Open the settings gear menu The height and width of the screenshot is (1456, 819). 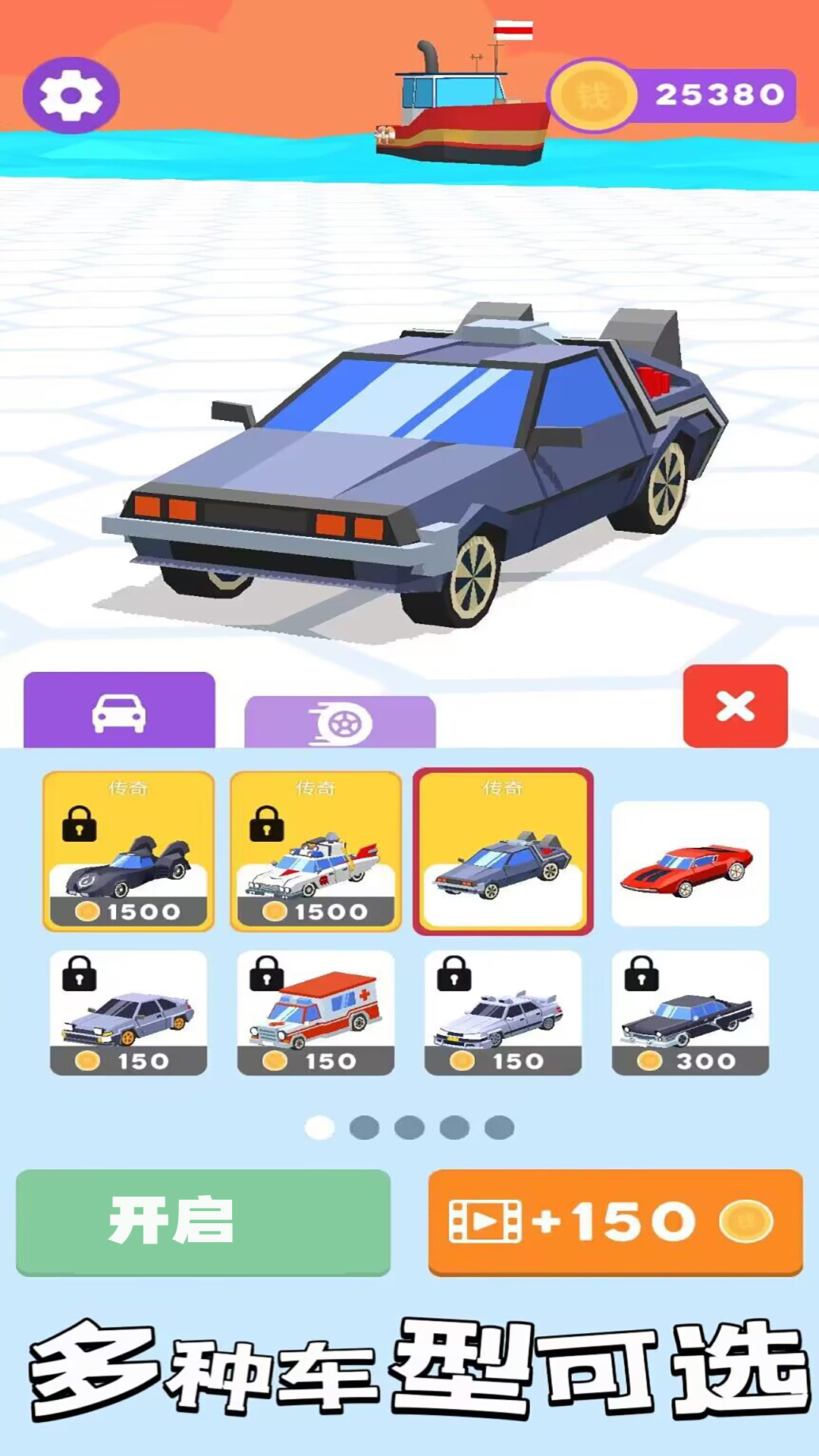click(x=71, y=96)
